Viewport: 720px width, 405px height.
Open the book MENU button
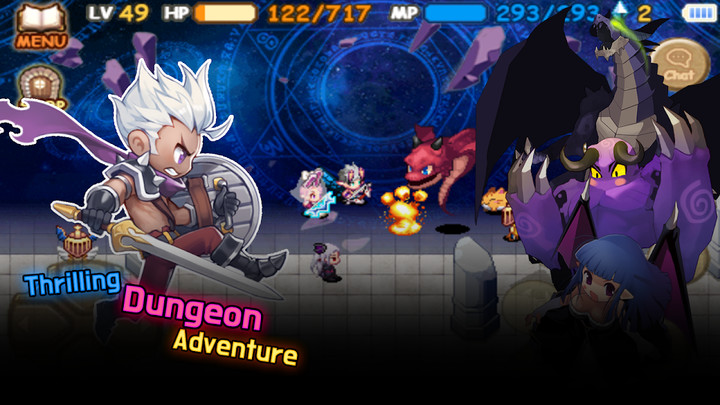point(40,25)
